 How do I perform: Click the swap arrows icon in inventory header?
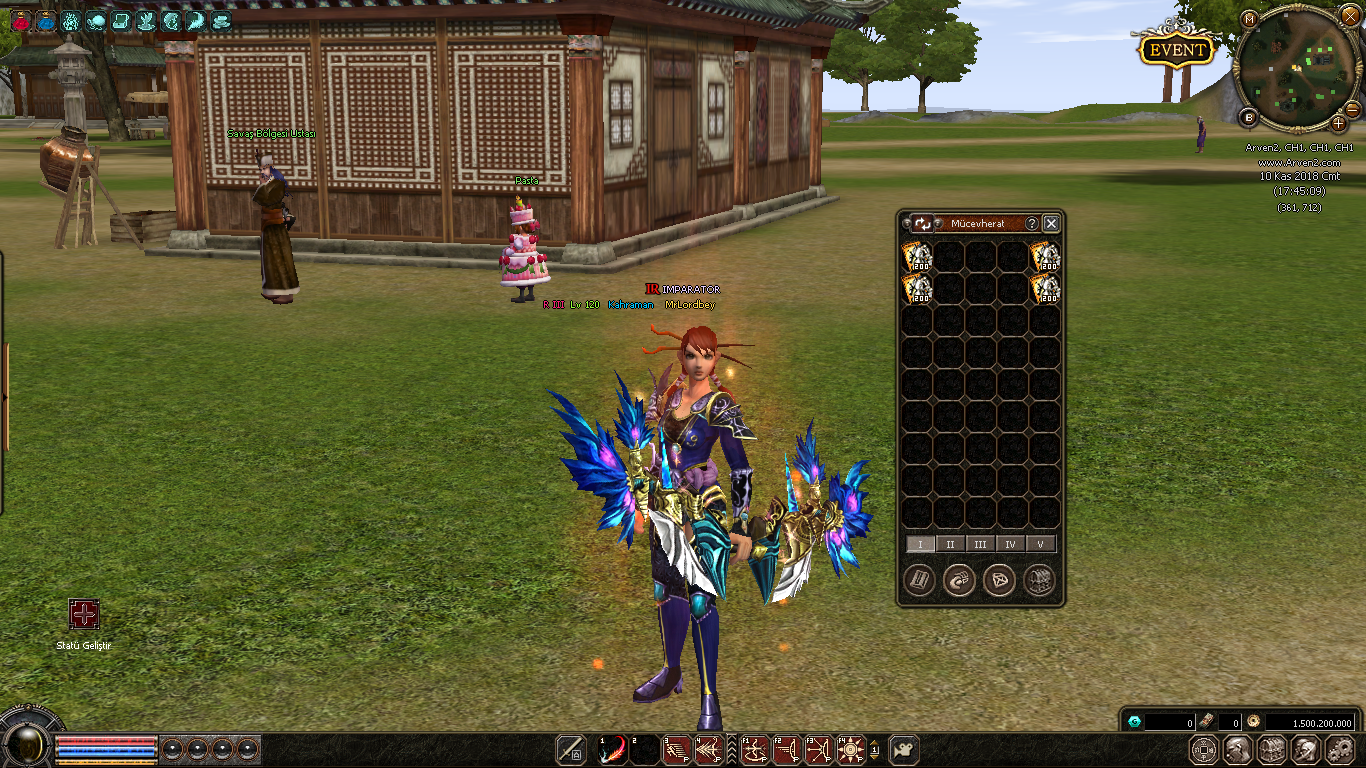pos(922,224)
